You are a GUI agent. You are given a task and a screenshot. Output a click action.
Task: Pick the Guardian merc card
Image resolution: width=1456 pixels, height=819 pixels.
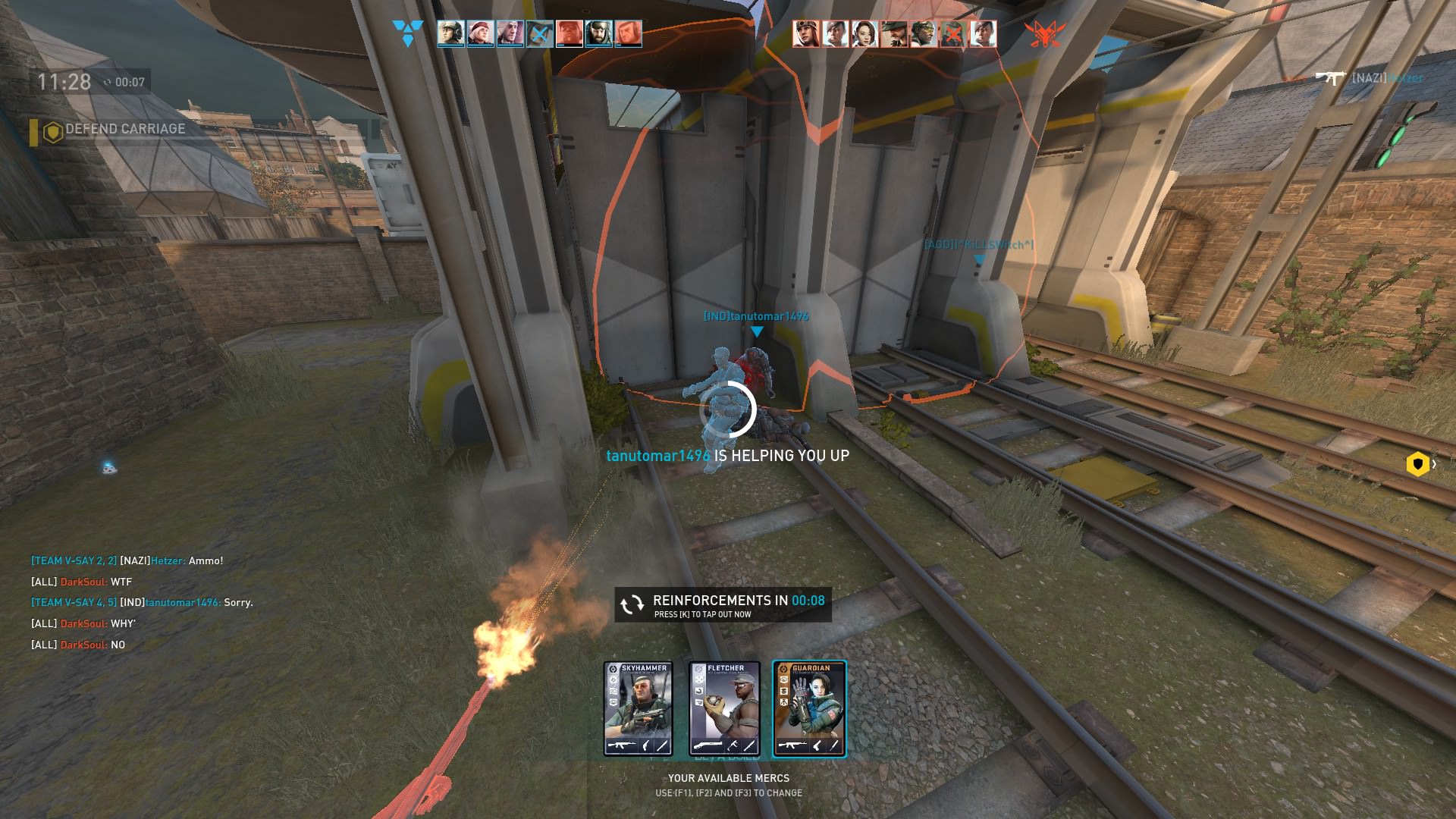(809, 709)
